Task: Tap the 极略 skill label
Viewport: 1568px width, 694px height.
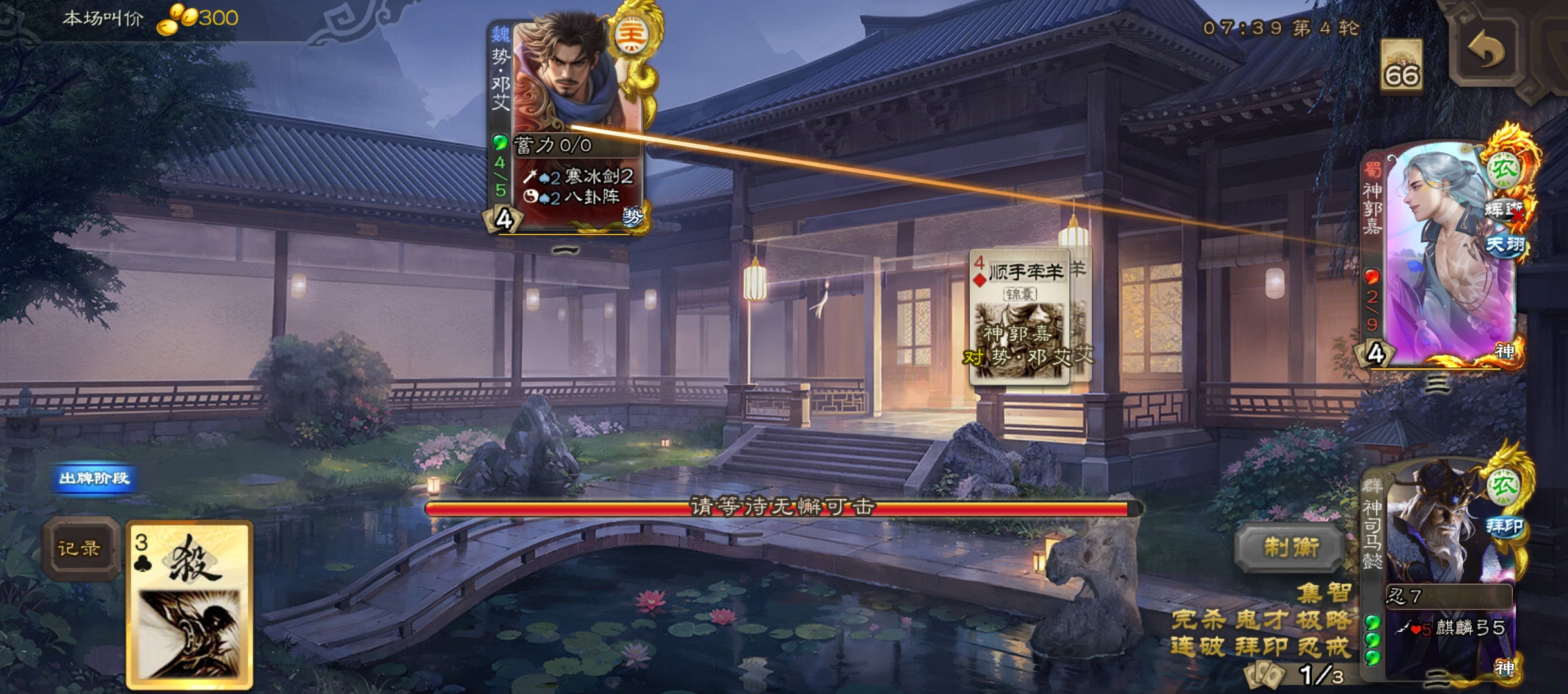Action: click(1324, 619)
